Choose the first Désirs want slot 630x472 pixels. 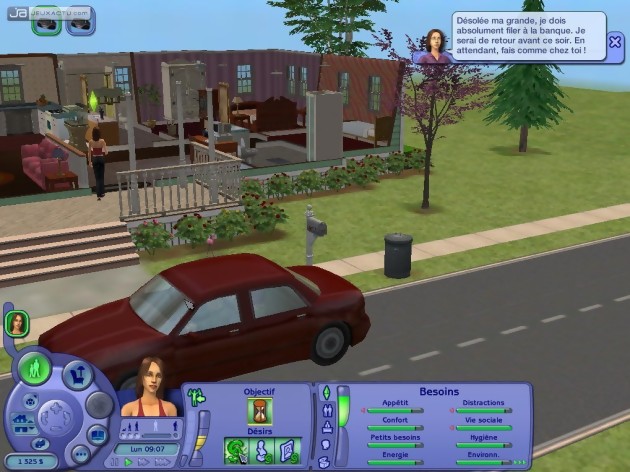(x=235, y=452)
